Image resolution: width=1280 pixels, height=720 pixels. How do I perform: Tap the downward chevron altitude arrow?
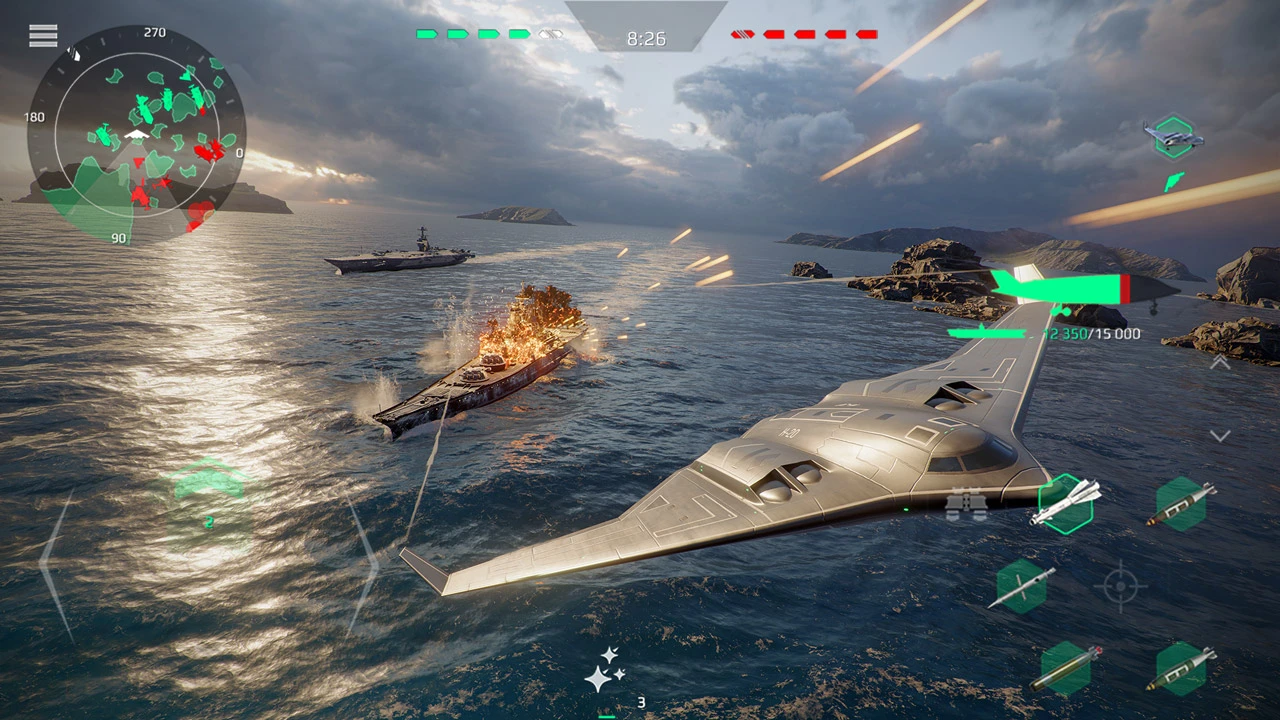tap(1220, 436)
